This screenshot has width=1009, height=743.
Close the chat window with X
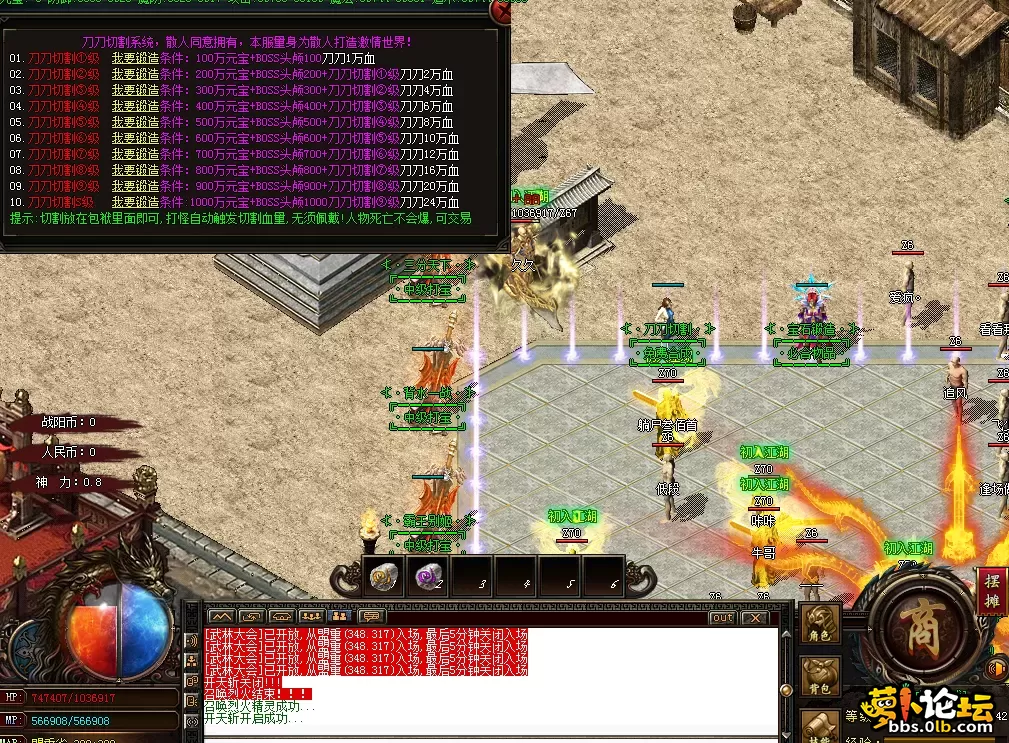click(x=752, y=617)
